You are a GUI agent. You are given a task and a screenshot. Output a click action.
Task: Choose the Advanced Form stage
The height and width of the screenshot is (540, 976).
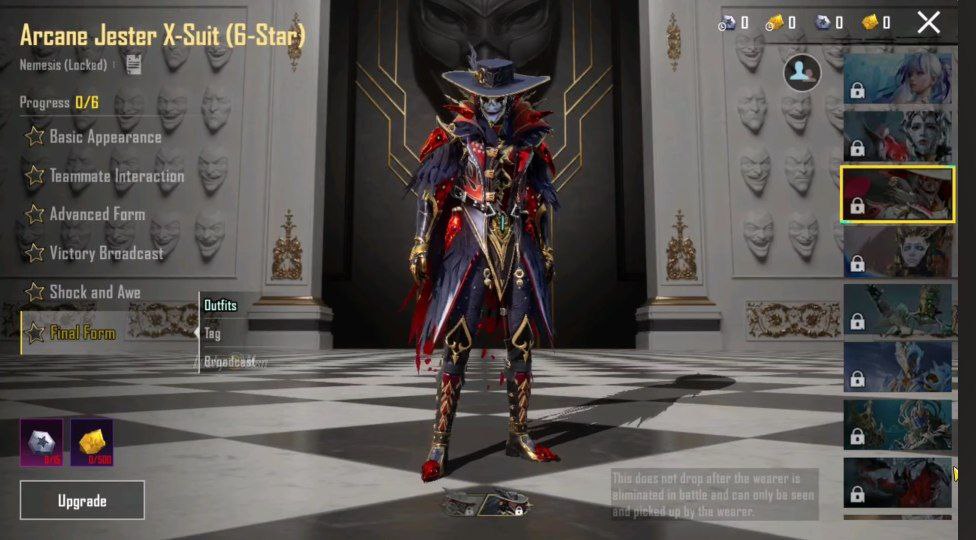click(96, 215)
